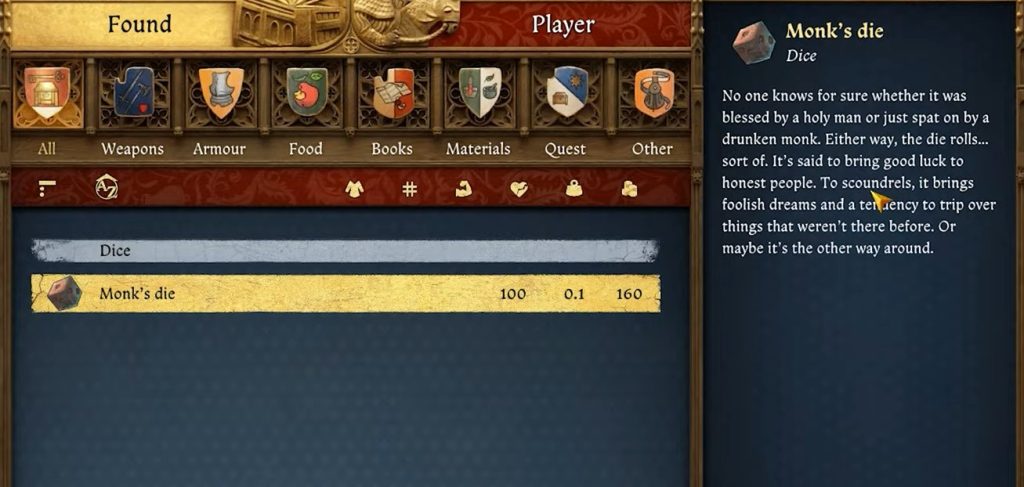Screen dimensions: 1024x487
Task: Switch to the Found tab
Action: (139, 24)
